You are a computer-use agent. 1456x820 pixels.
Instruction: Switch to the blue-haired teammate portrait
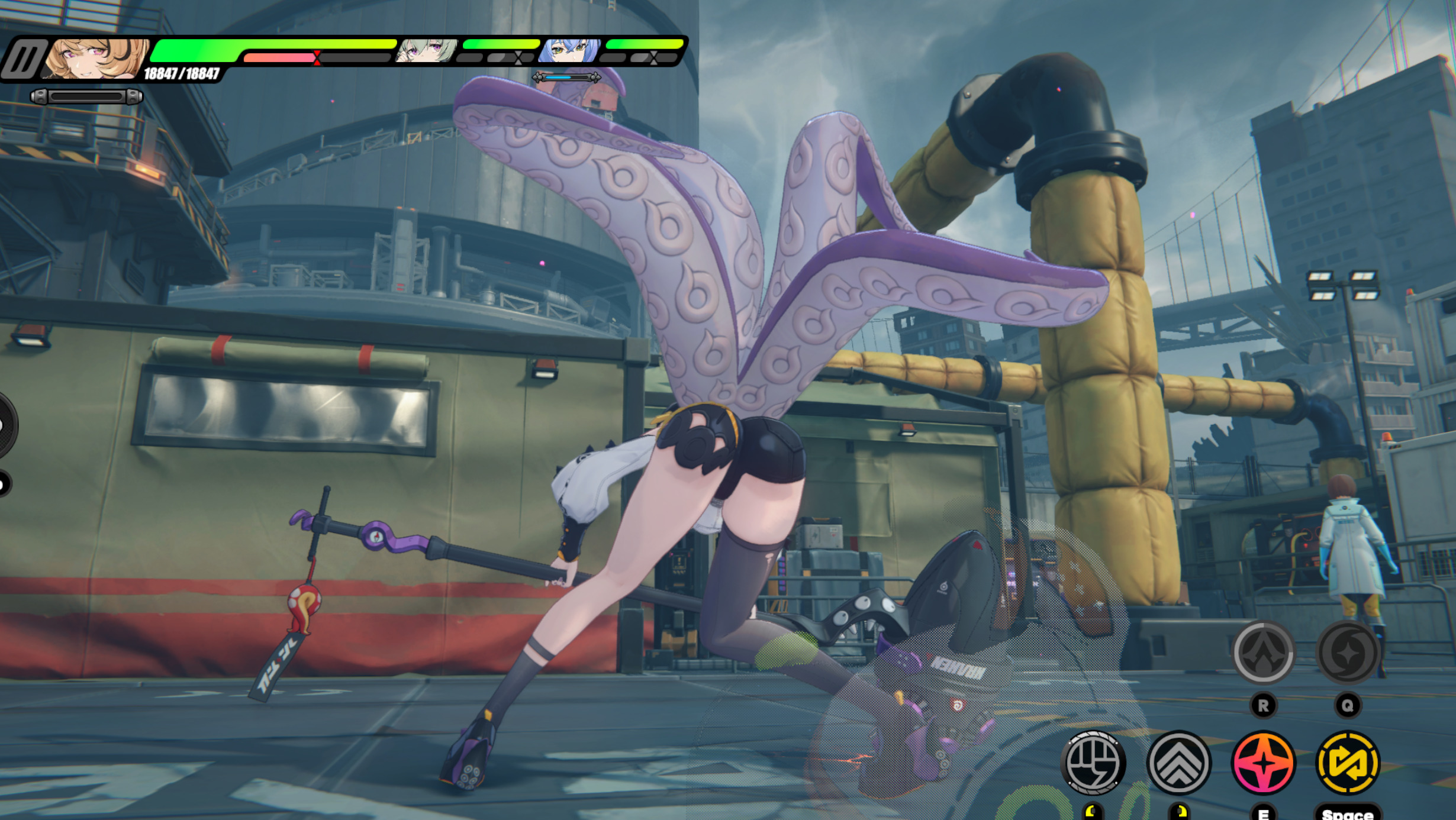point(569,51)
